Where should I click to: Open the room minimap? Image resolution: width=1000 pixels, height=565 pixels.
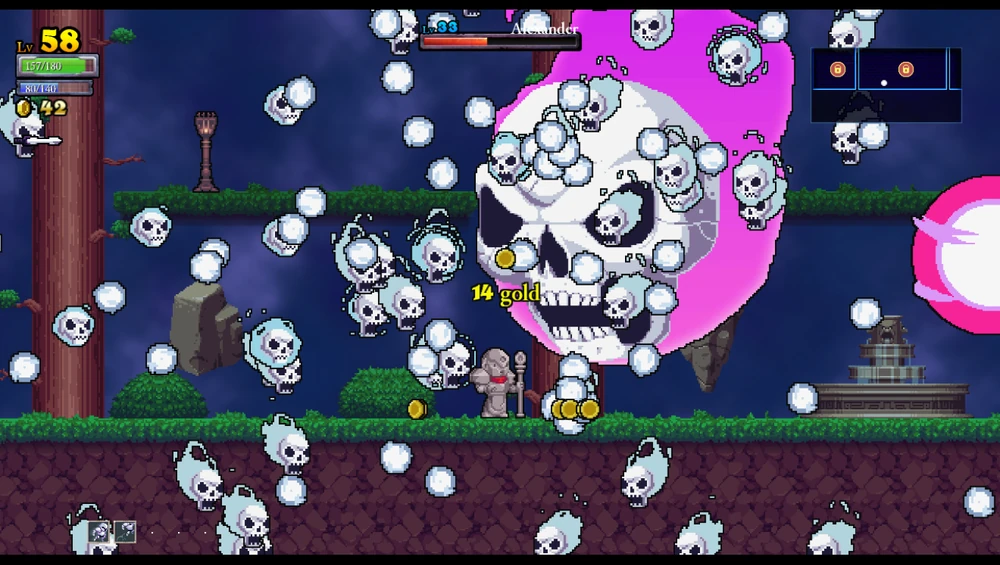coord(886,85)
